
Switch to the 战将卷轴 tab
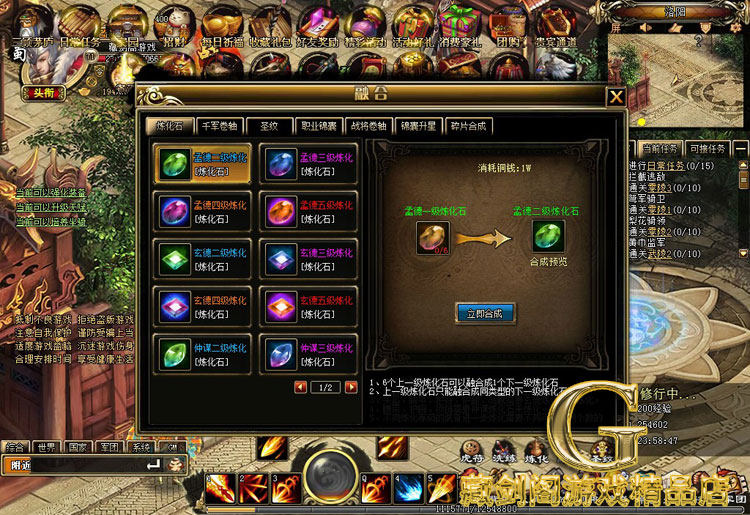(368, 126)
